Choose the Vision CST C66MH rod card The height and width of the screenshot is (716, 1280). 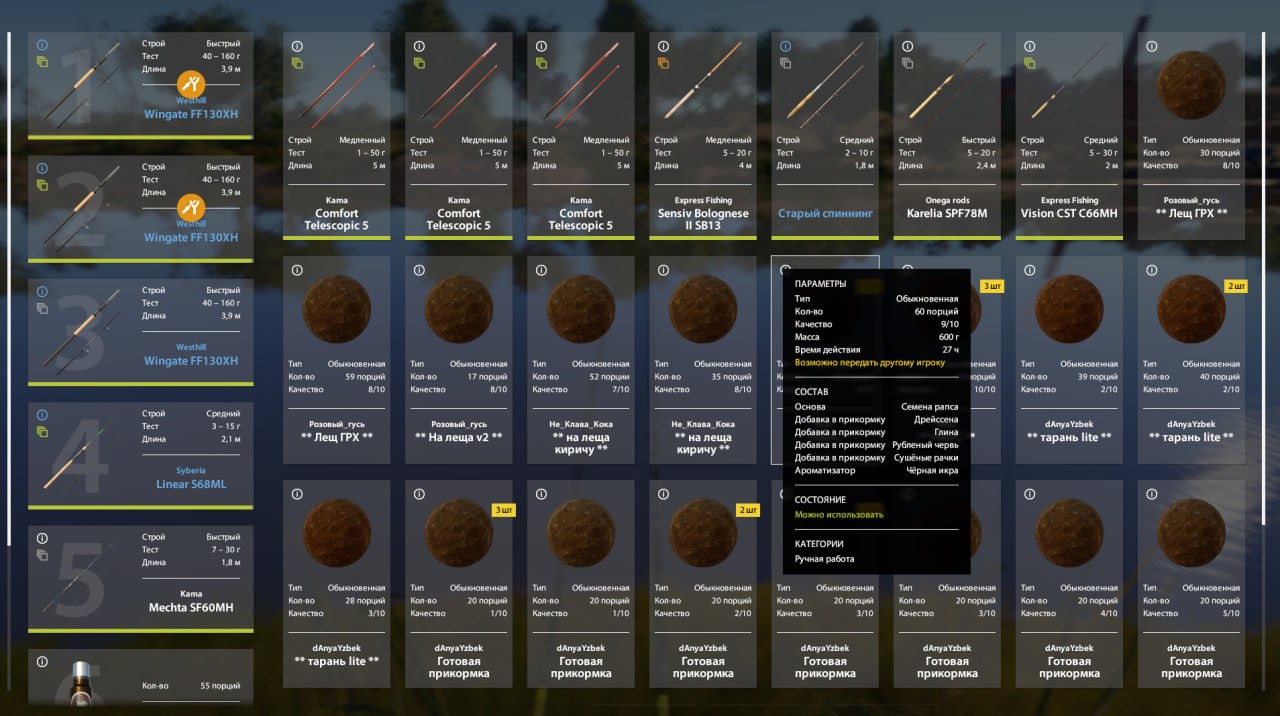click(1069, 135)
